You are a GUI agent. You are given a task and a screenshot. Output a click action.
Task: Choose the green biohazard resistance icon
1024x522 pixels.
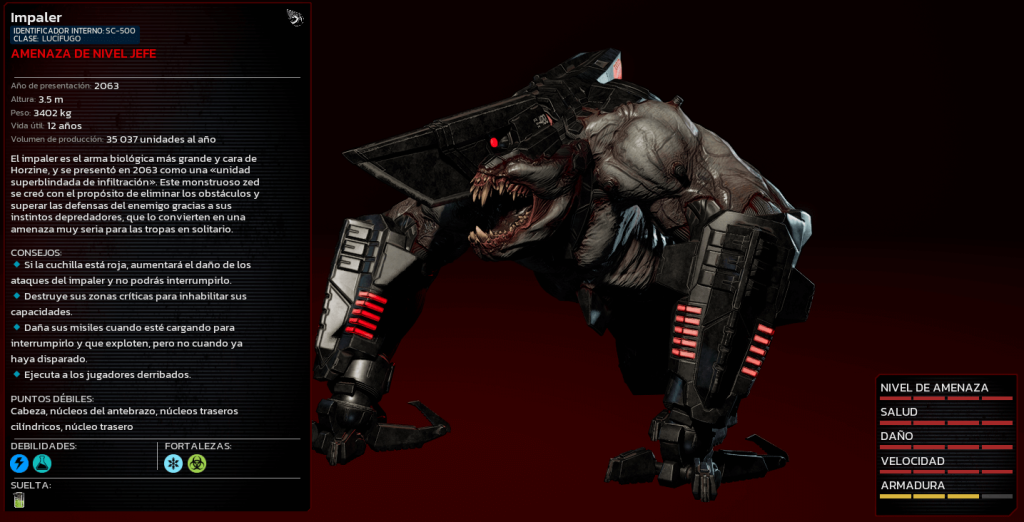pyautogui.click(x=196, y=463)
